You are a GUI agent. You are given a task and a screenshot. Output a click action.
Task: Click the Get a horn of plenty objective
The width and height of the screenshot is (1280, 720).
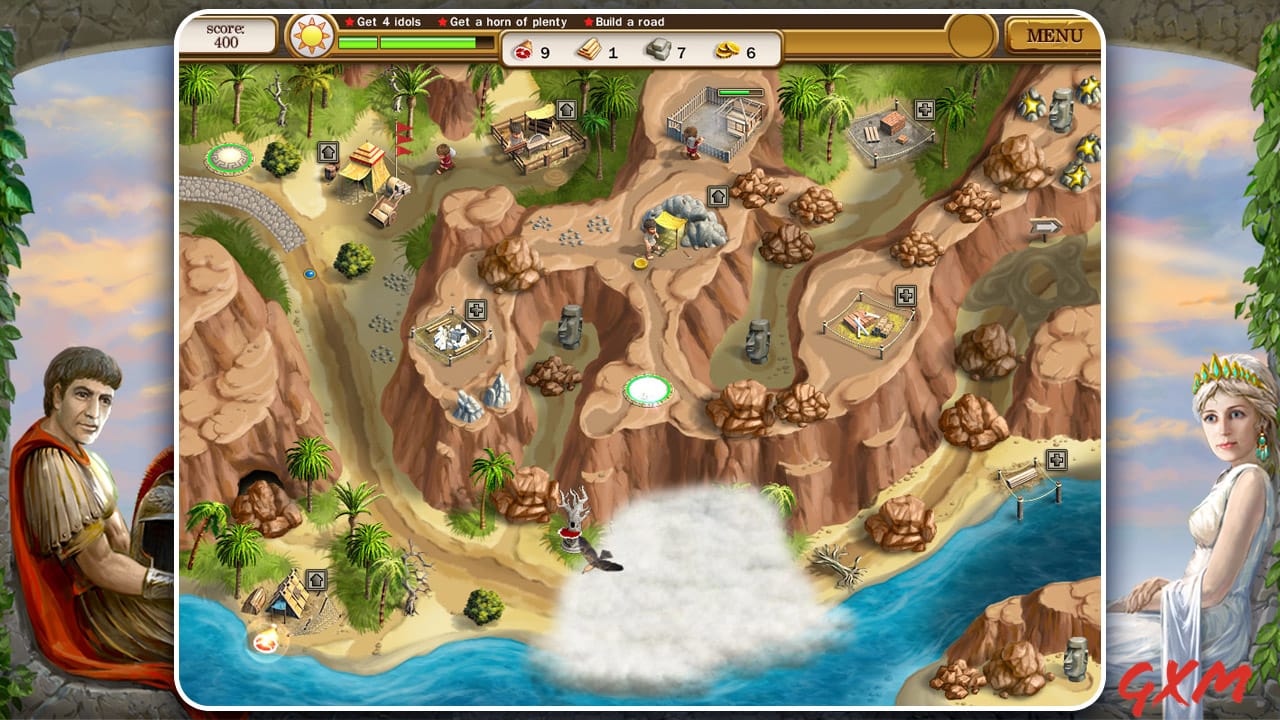point(505,21)
